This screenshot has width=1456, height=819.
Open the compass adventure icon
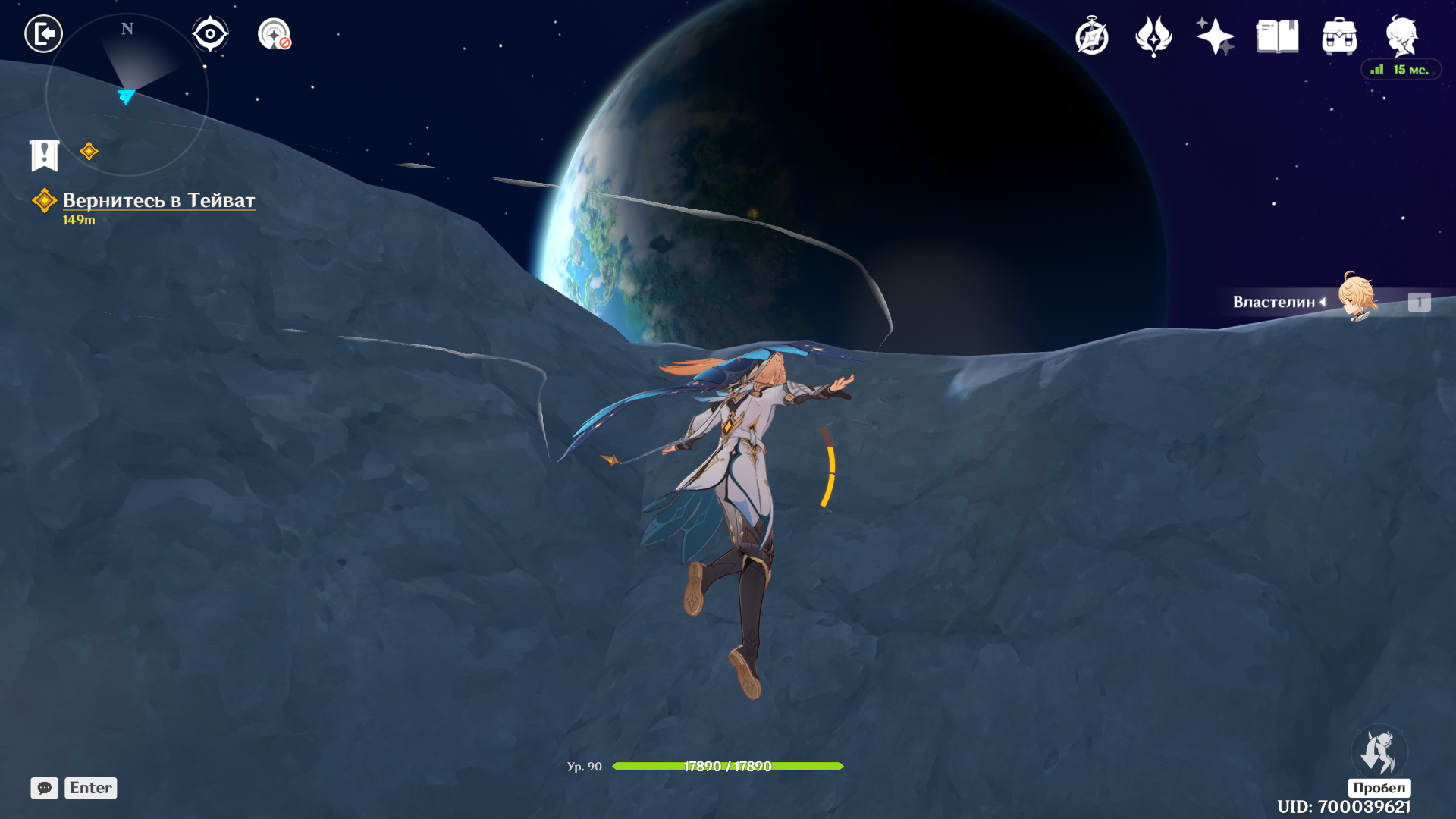[1092, 36]
